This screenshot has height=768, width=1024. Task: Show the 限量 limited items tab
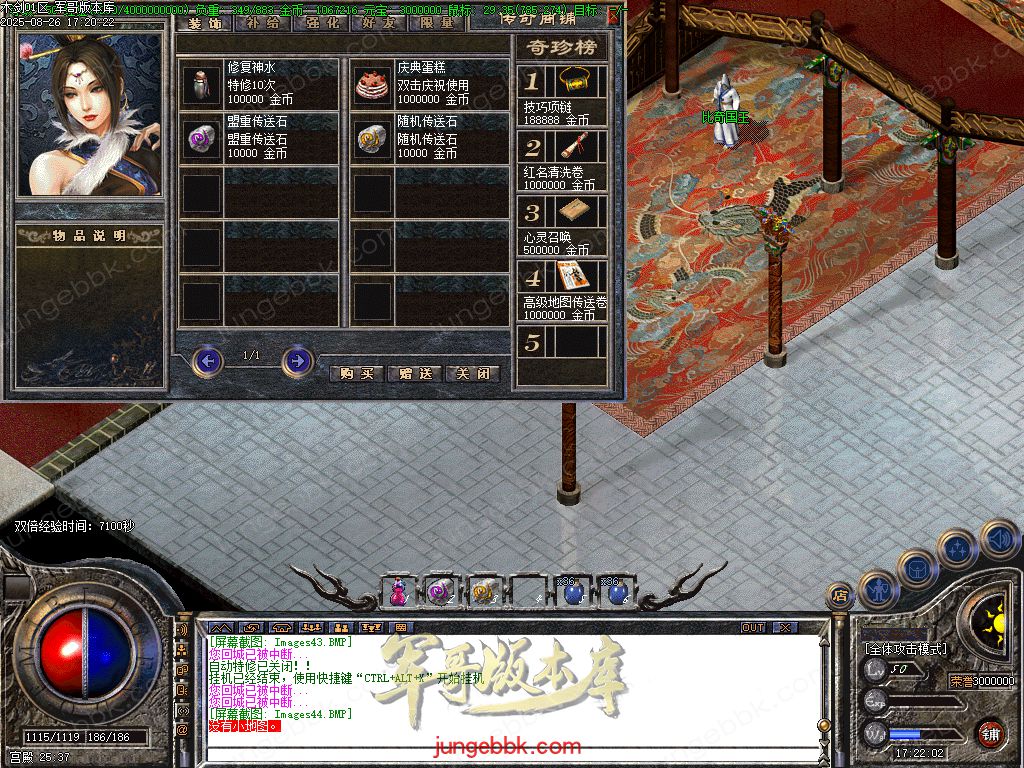(436, 22)
